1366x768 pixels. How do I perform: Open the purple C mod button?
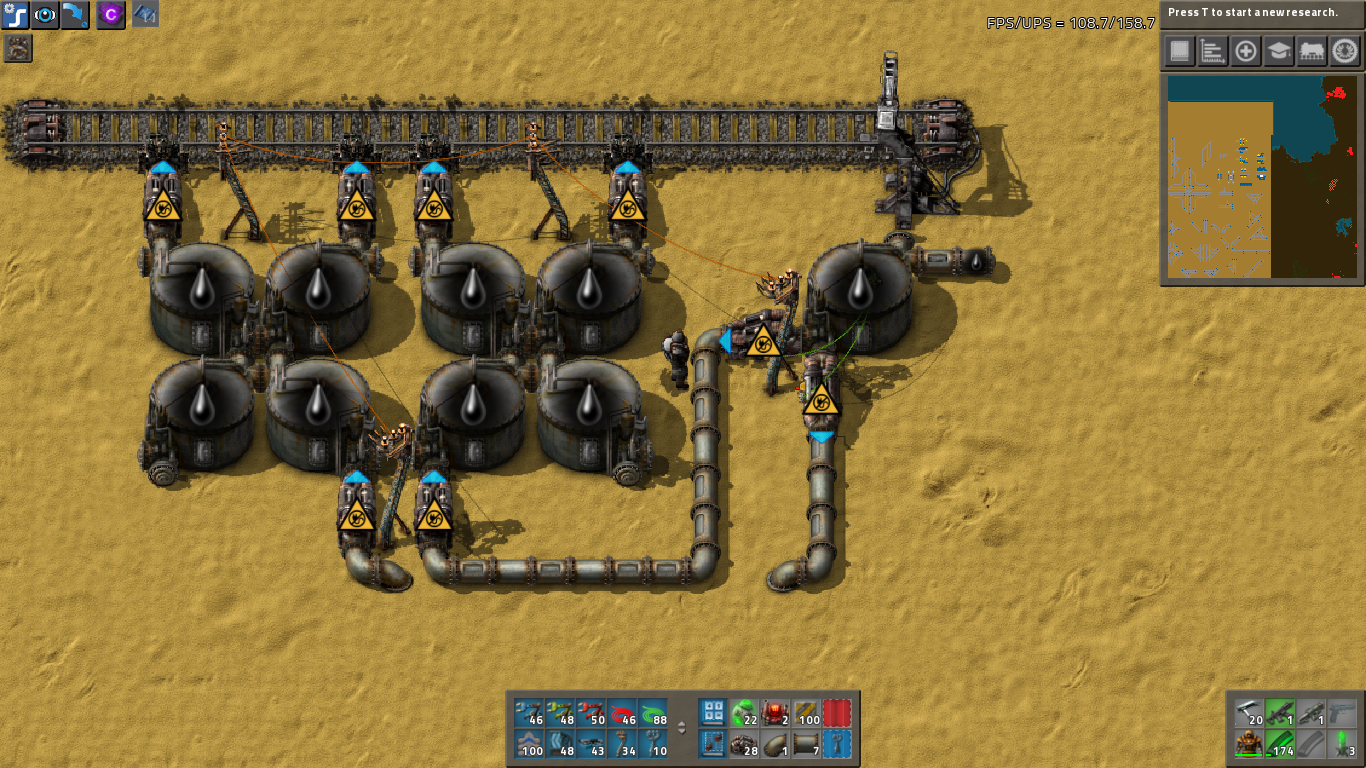(x=110, y=15)
